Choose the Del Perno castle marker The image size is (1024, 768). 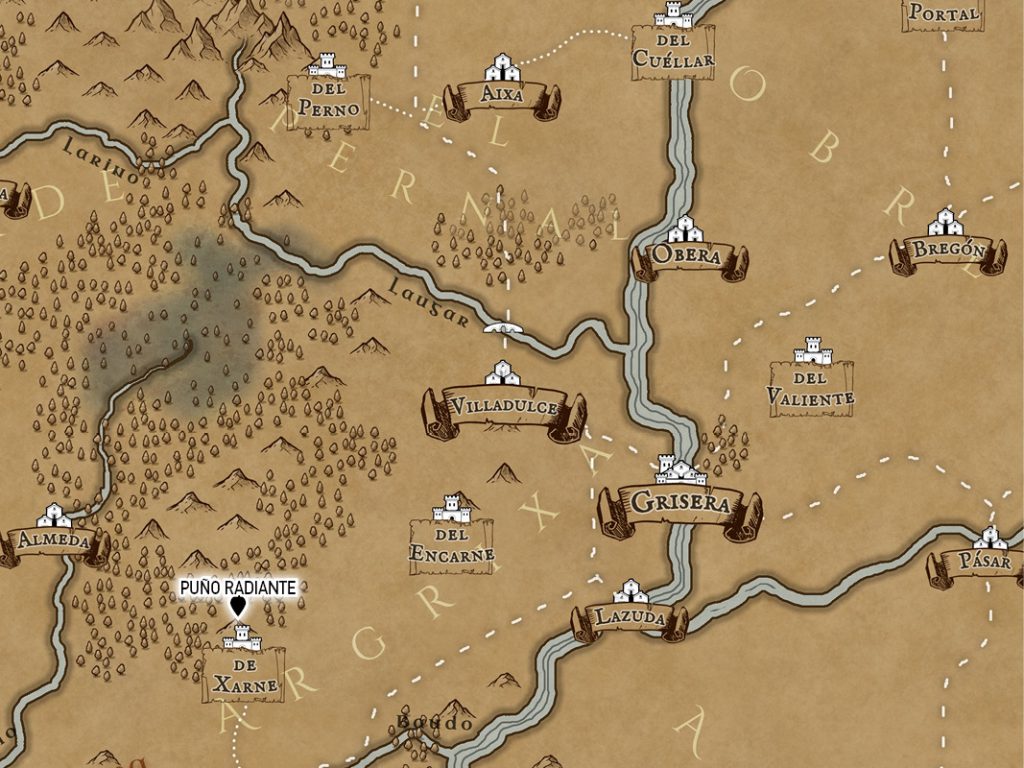(x=327, y=69)
